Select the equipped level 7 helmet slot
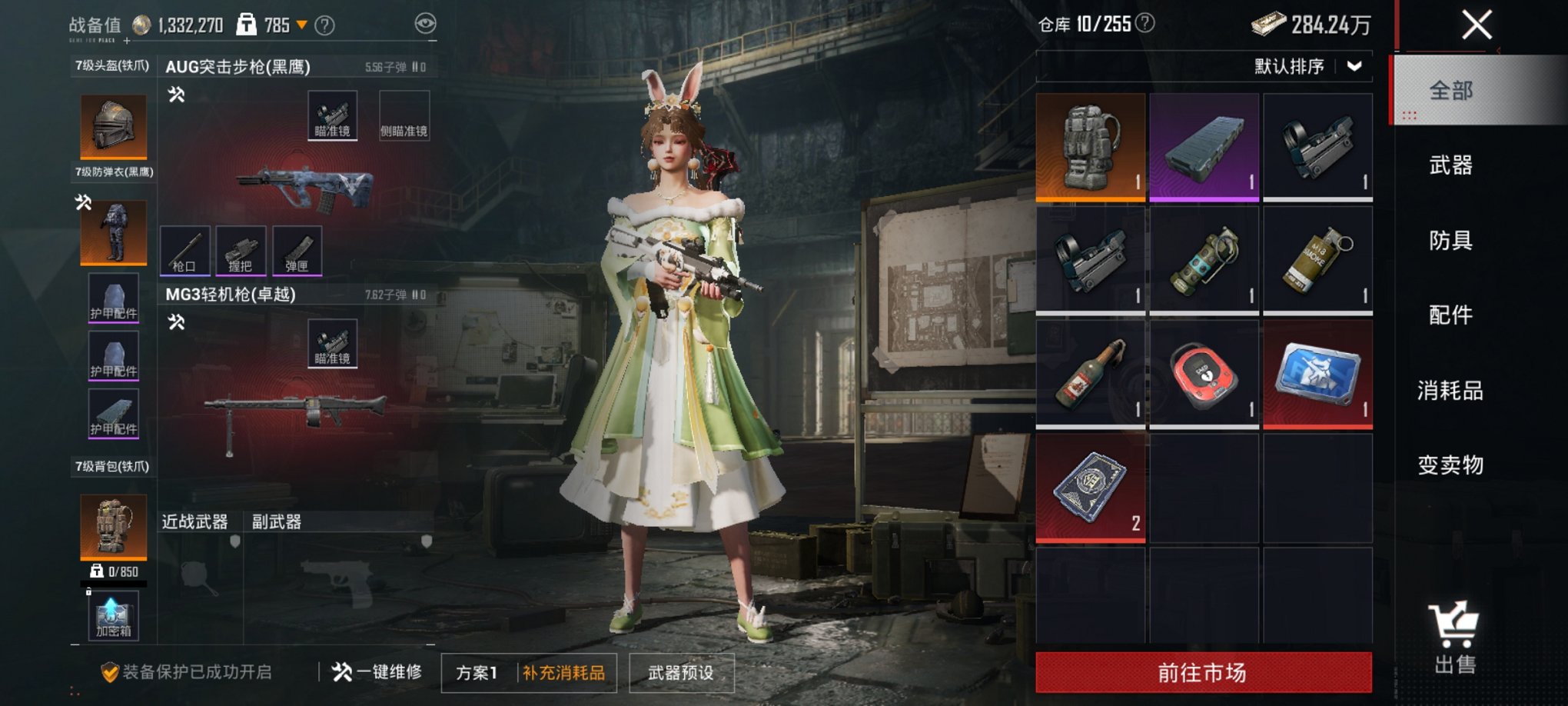The image size is (1568, 706). click(114, 126)
